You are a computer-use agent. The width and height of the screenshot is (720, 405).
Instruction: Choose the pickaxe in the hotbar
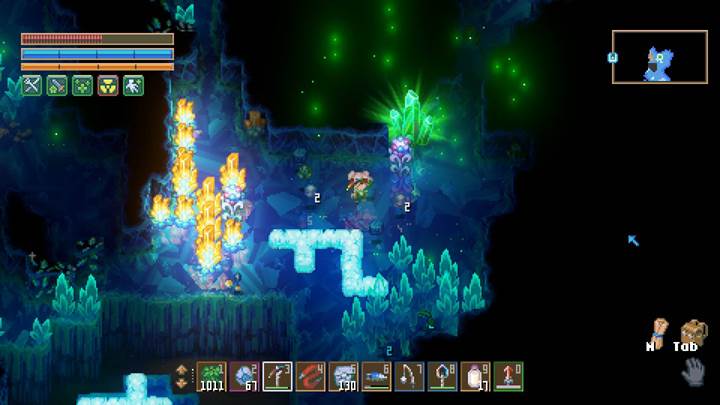[x=278, y=376]
